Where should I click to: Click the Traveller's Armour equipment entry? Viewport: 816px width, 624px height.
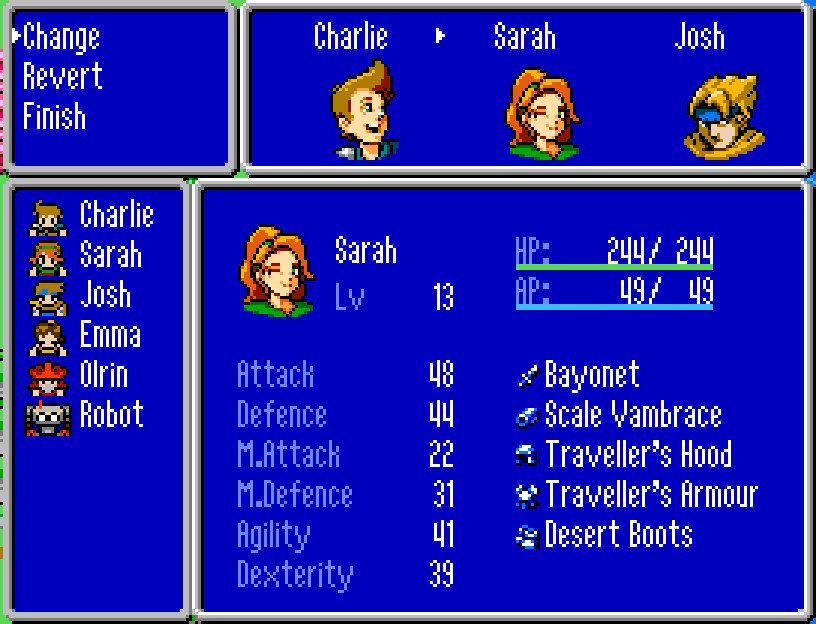pyautogui.click(x=651, y=495)
